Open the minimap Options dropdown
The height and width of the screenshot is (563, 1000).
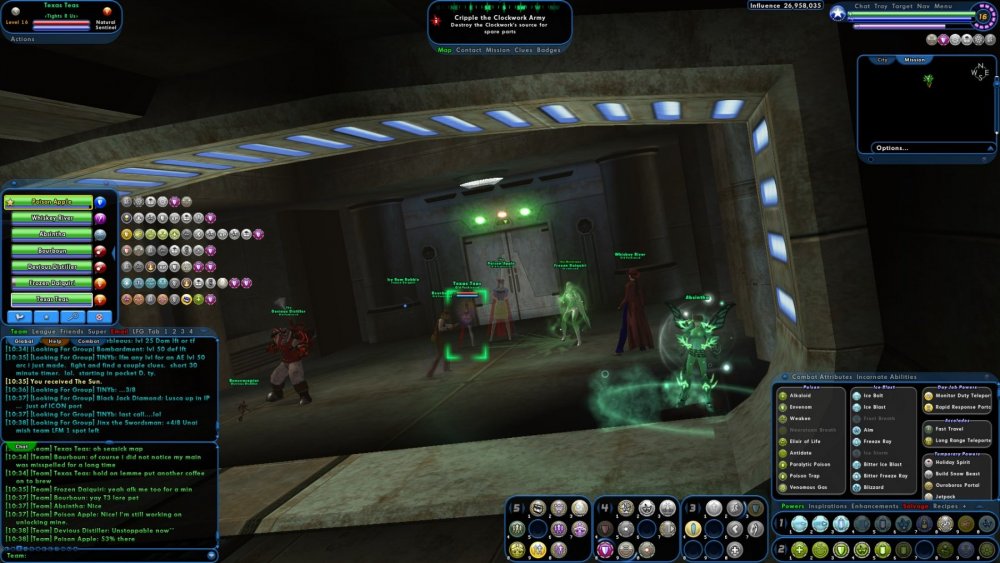(891, 148)
